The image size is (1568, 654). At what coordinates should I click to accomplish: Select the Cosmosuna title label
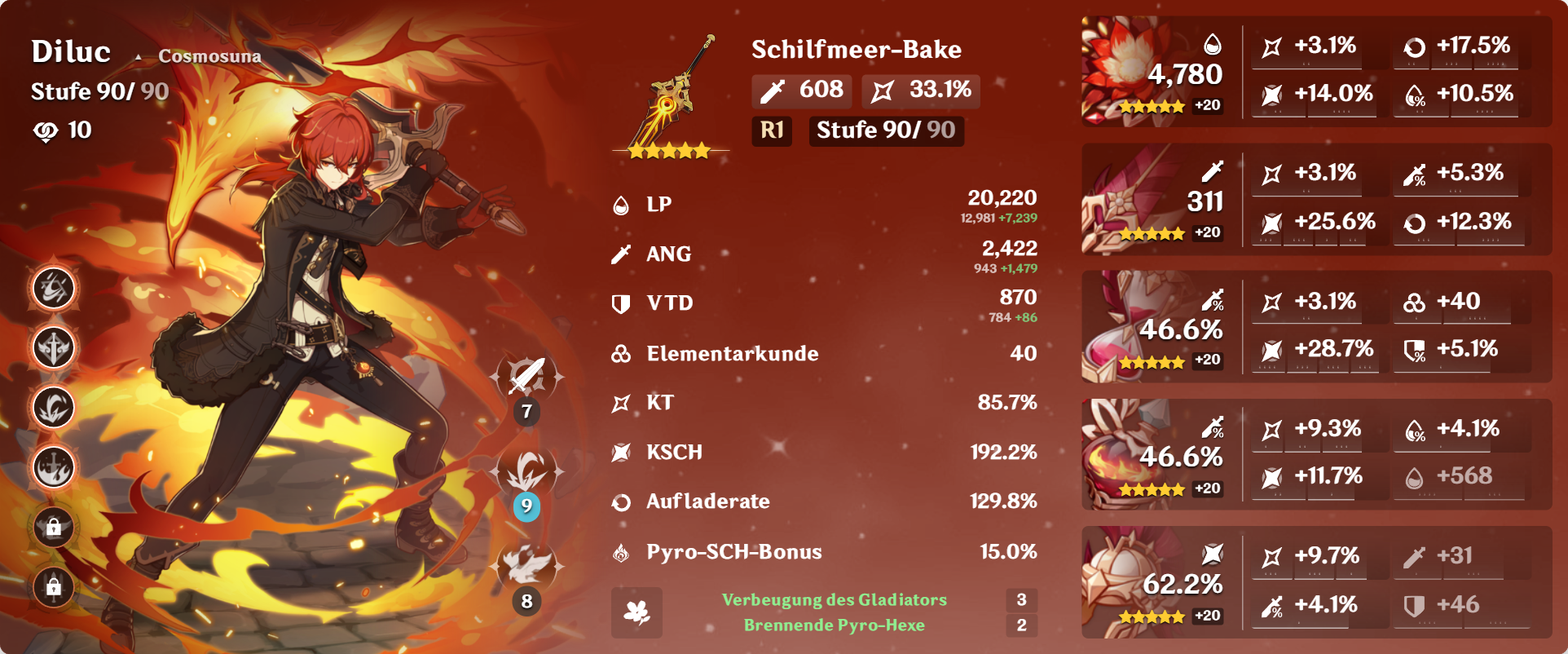(x=210, y=56)
